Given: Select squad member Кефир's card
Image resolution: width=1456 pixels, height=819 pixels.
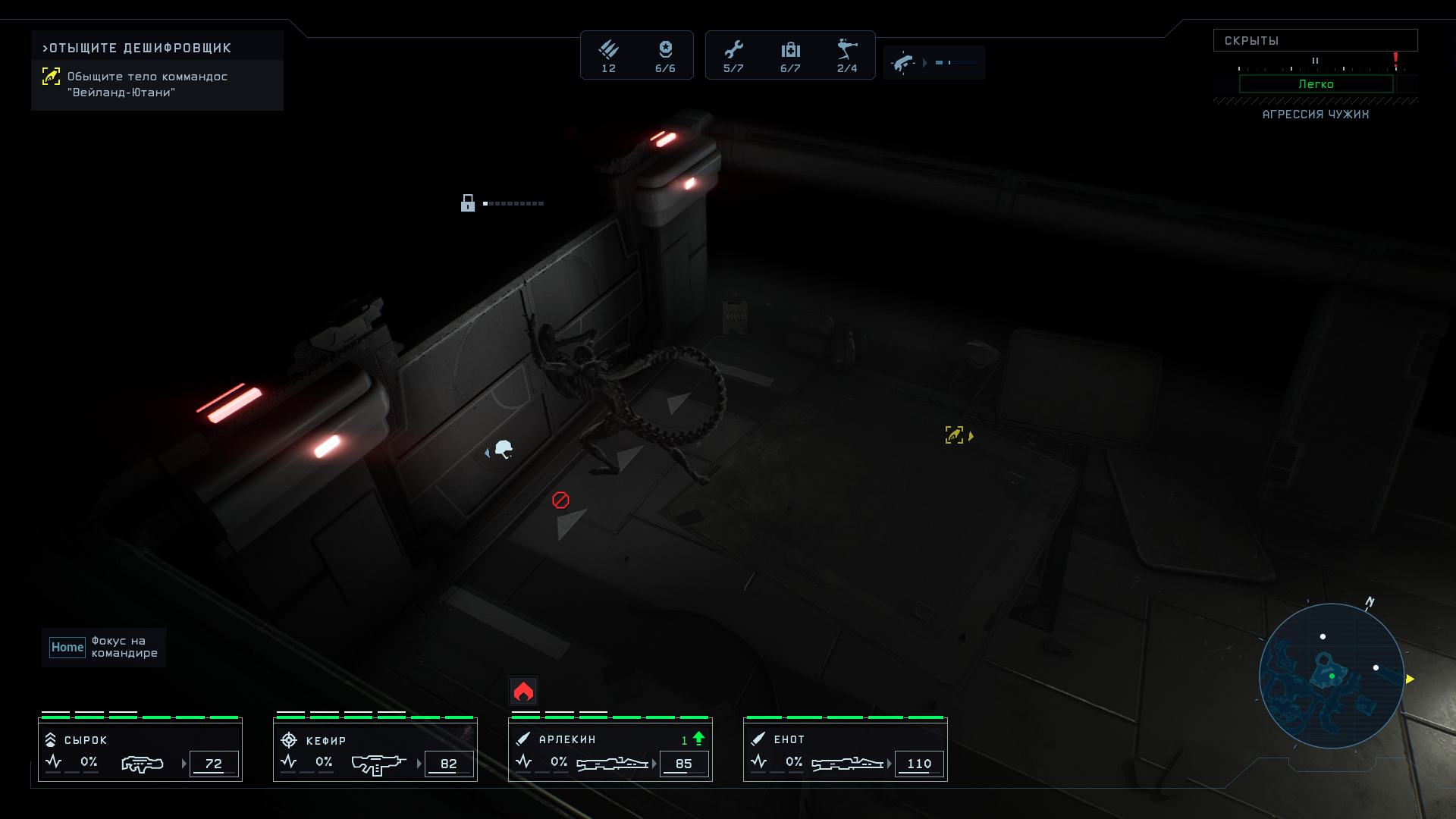Looking at the screenshot, I should pyautogui.click(x=375, y=750).
